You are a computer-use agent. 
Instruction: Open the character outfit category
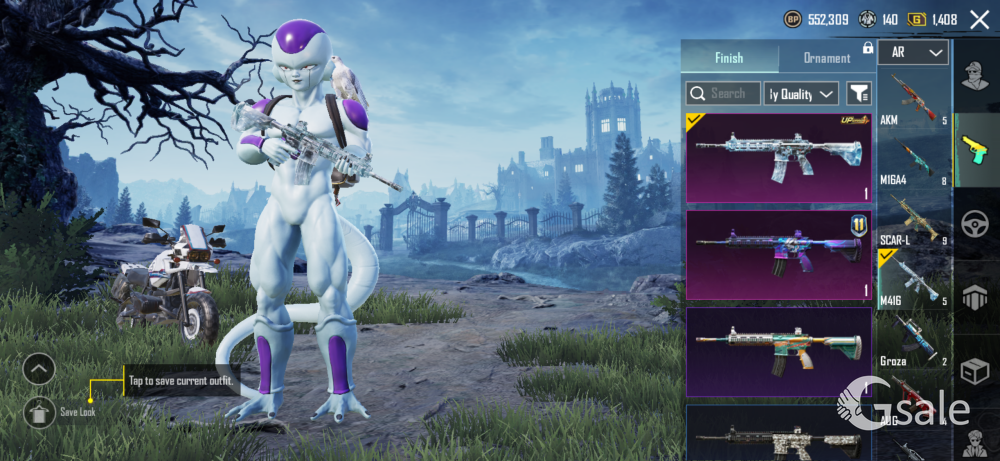coord(975,76)
